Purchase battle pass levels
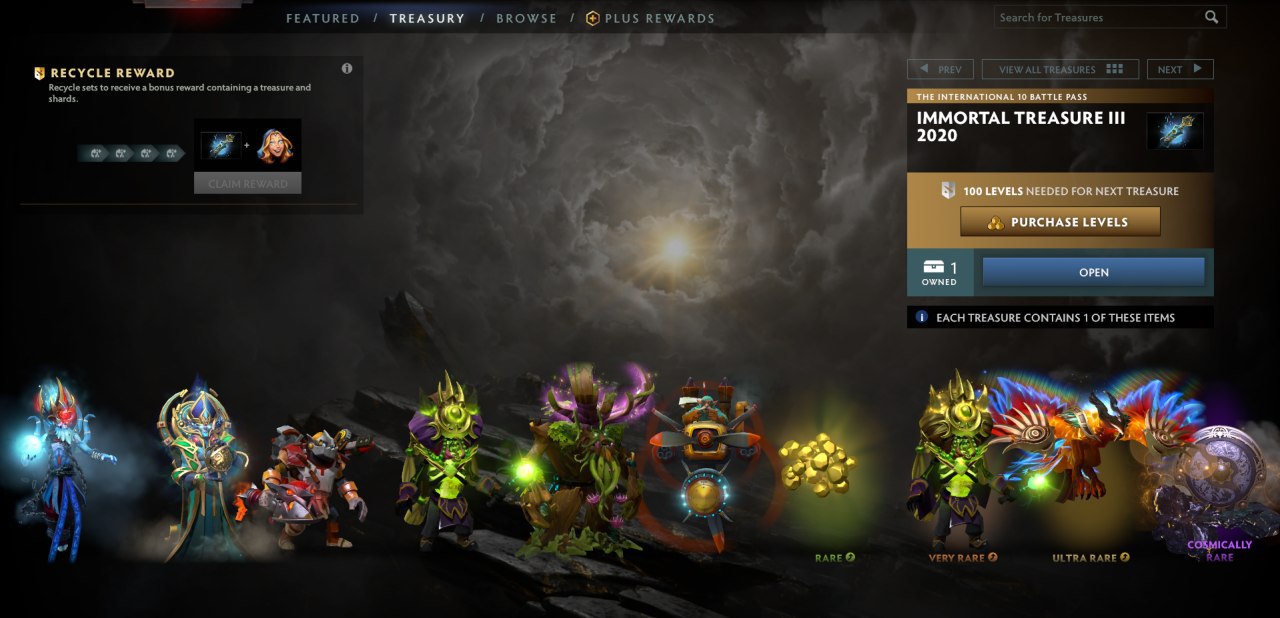 click(x=1060, y=222)
